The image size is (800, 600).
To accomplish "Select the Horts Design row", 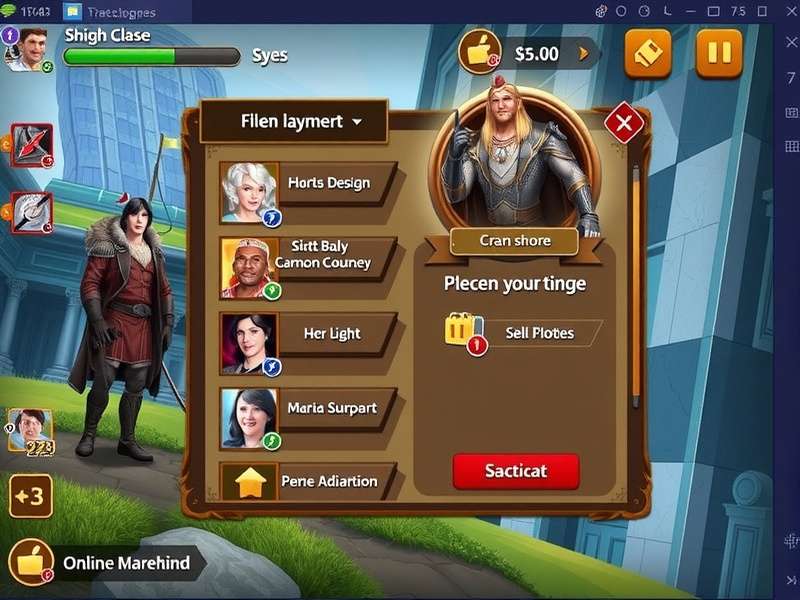I will [x=310, y=184].
